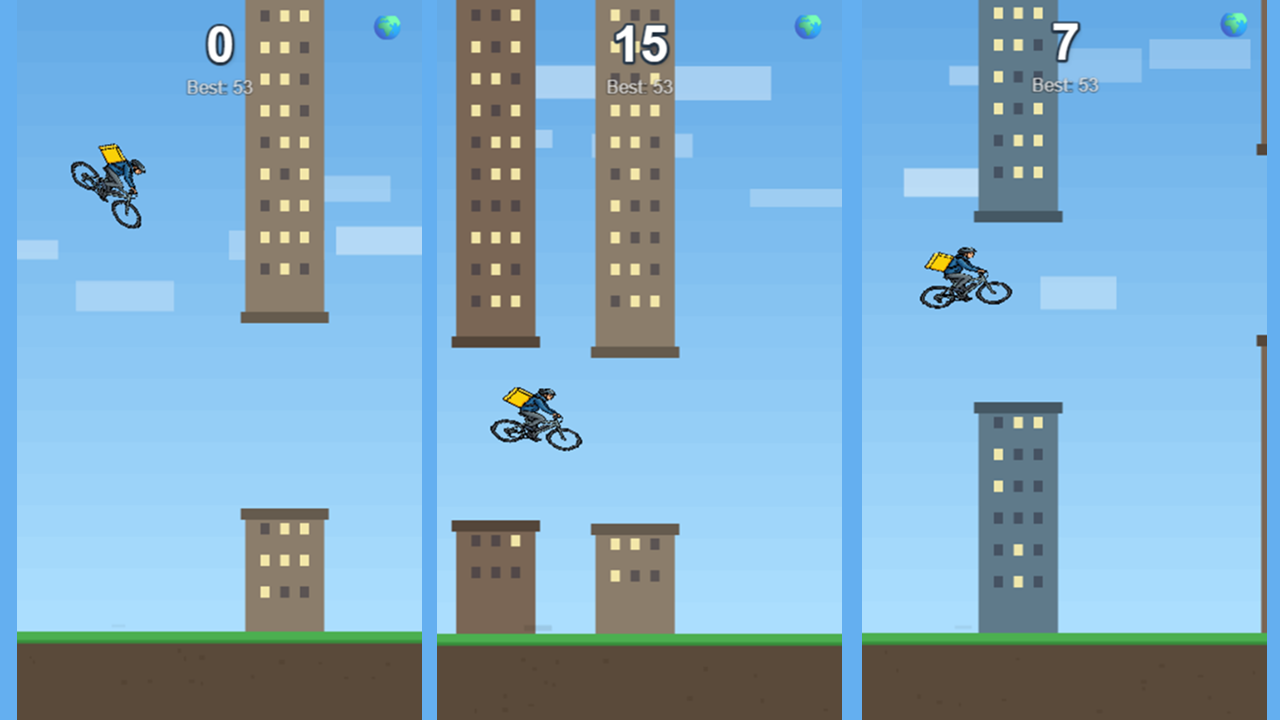Tap the score 0 in the first panel
Image resolution: width=1280 pixels, height=720 pixels.
220,43
